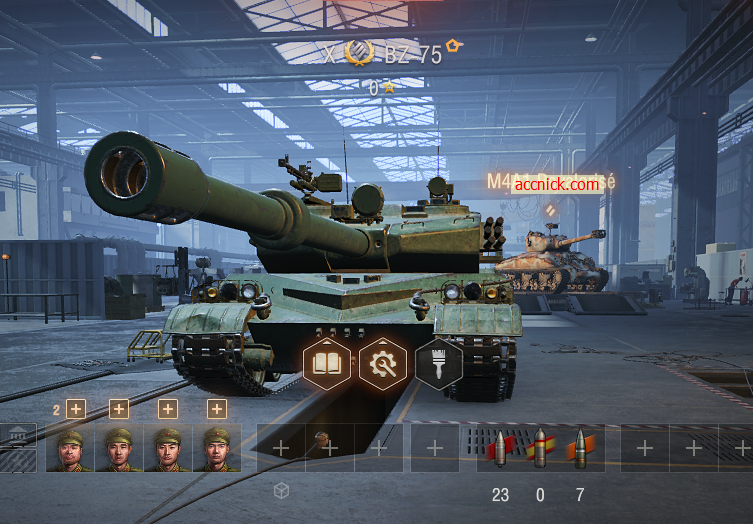This screenshot has width=753, height=524.
Task: Select the last crew member portrait
Action: pos(216,448)
